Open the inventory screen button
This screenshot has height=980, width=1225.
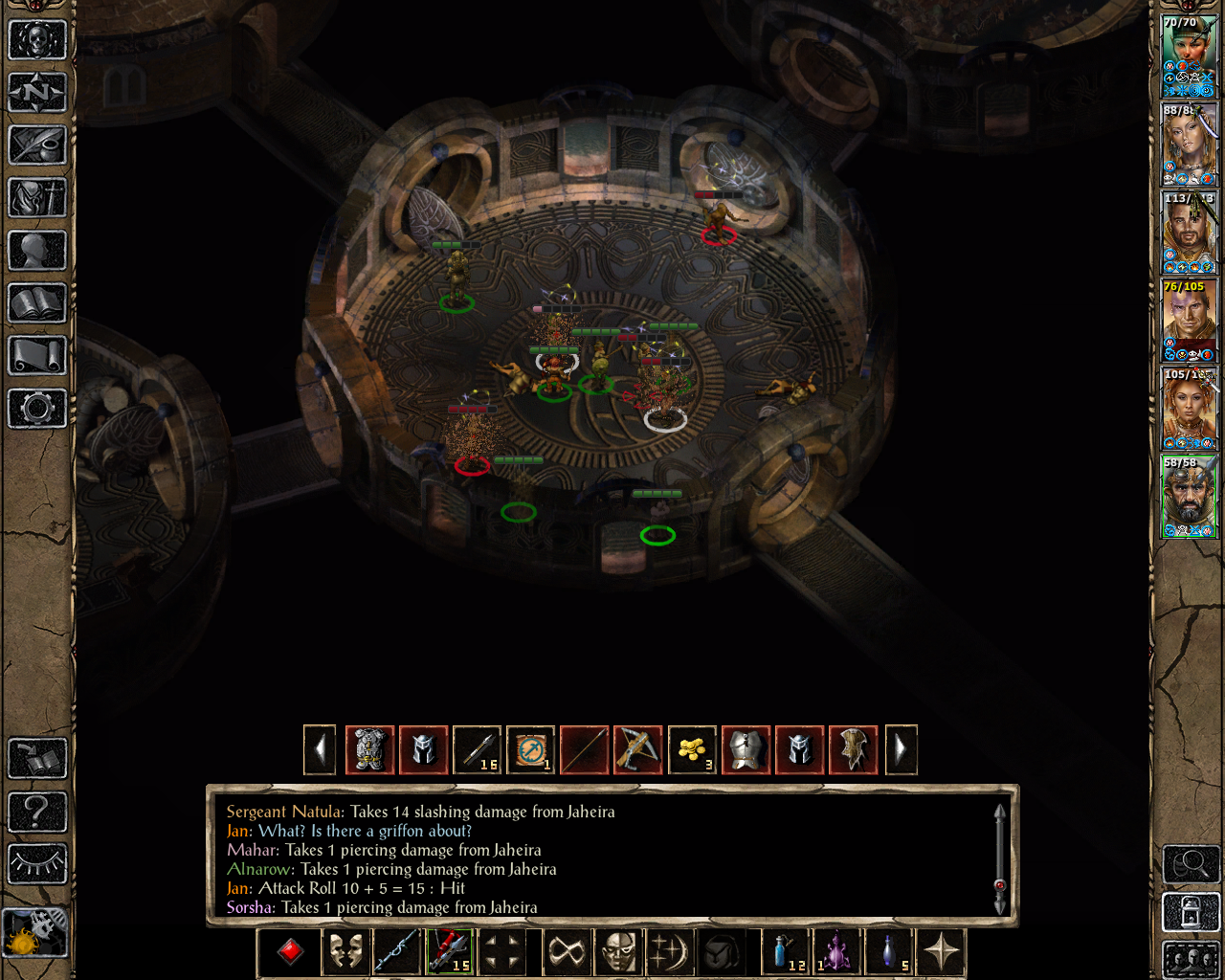coord(37,198)
